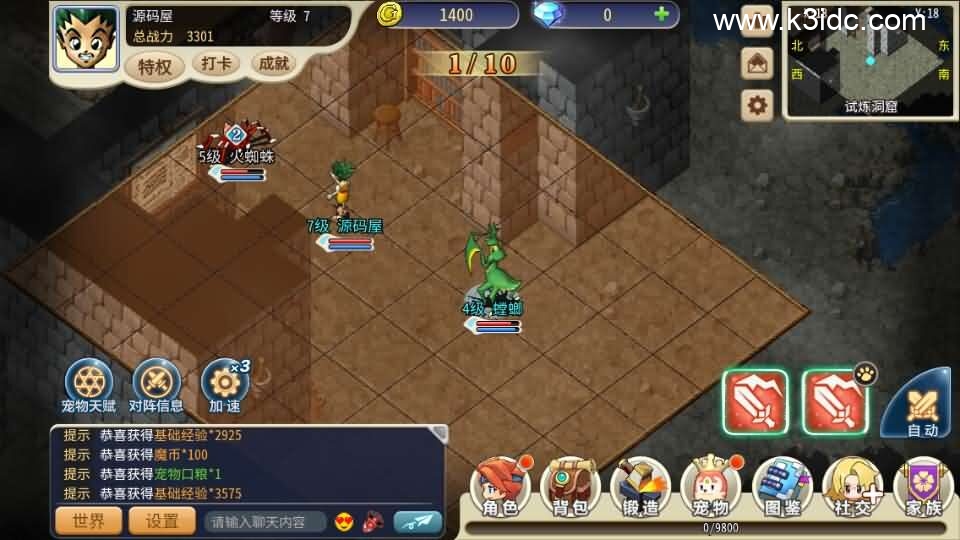This screenshot has height=540, width=960.
Task: Show 对阵信息 battle info
Action: [x=156, y=383]
